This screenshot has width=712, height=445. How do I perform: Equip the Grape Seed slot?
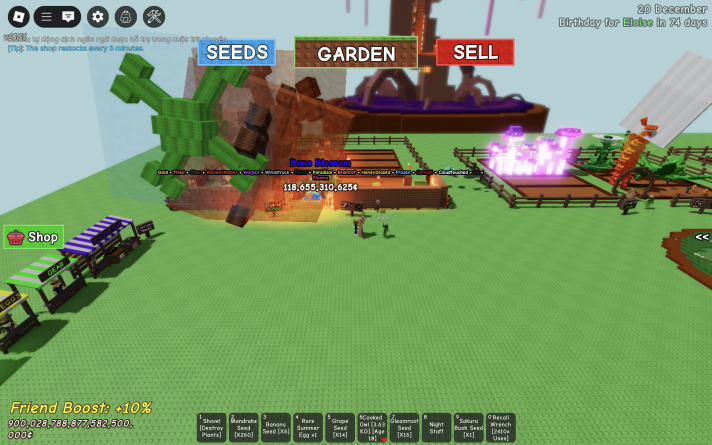(340, 427)
